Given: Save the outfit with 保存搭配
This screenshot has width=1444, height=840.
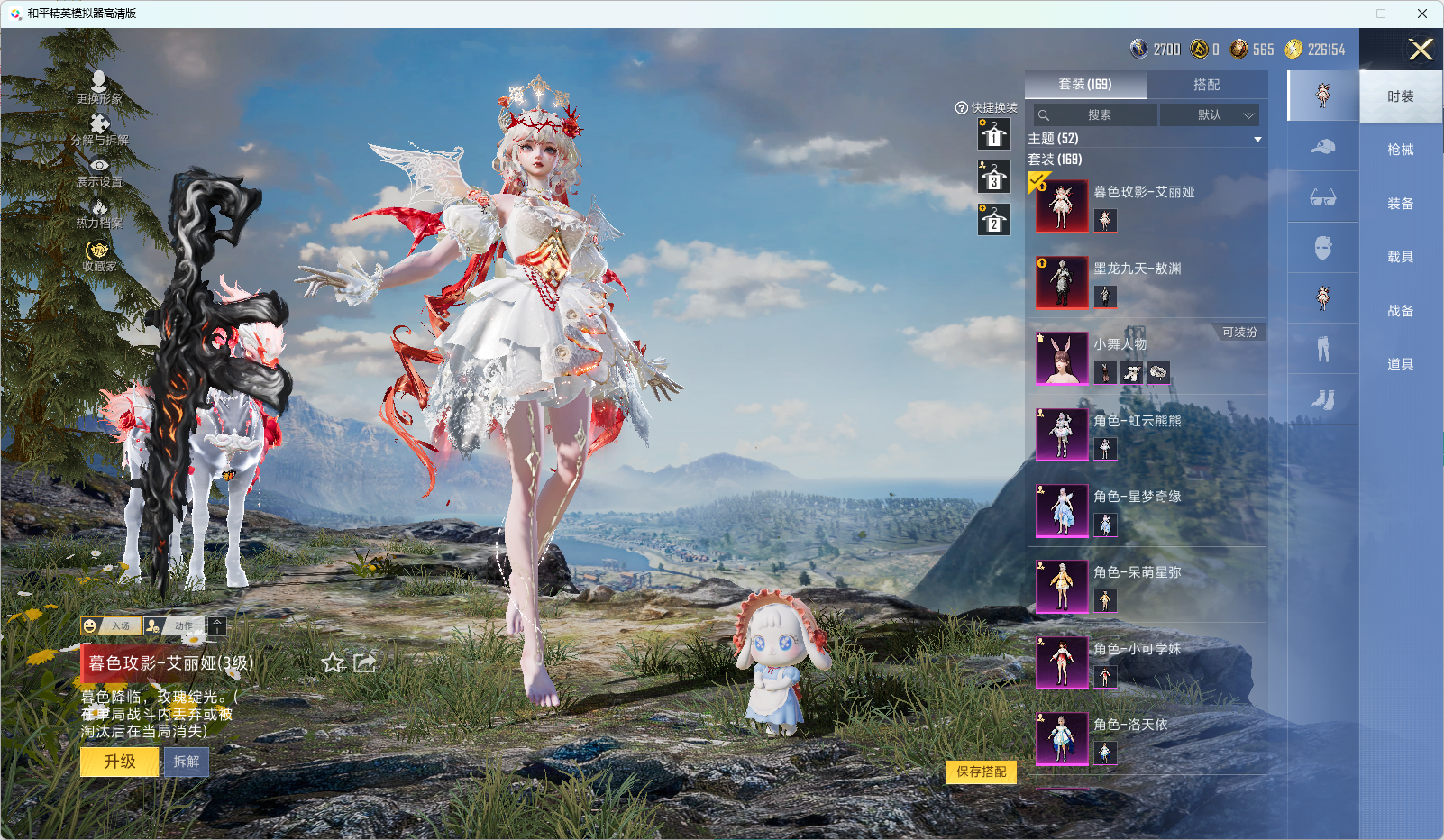Looking at the screenshot, I should 981,772.
